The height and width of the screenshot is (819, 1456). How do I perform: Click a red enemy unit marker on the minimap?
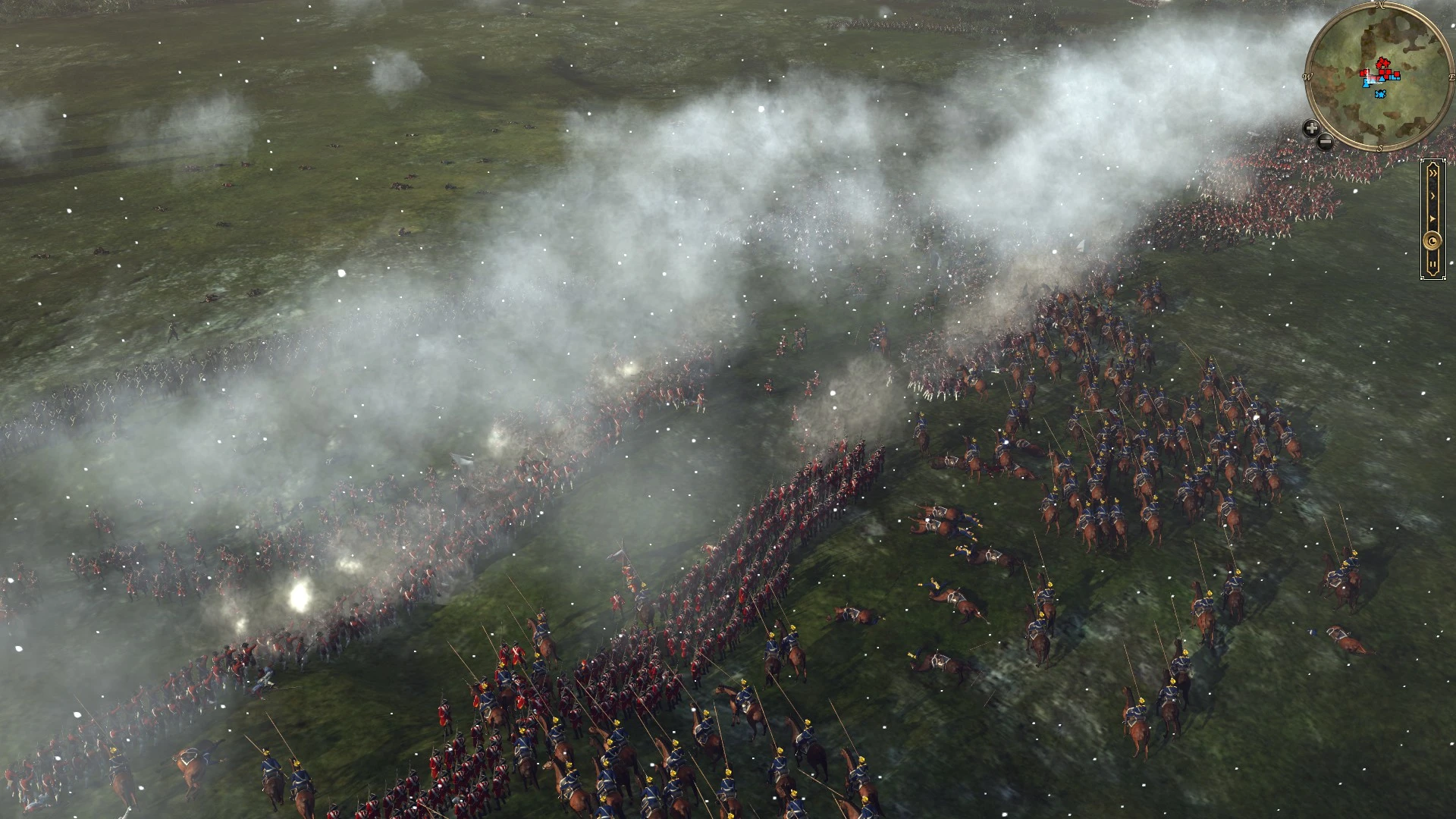coord(1382,71)
